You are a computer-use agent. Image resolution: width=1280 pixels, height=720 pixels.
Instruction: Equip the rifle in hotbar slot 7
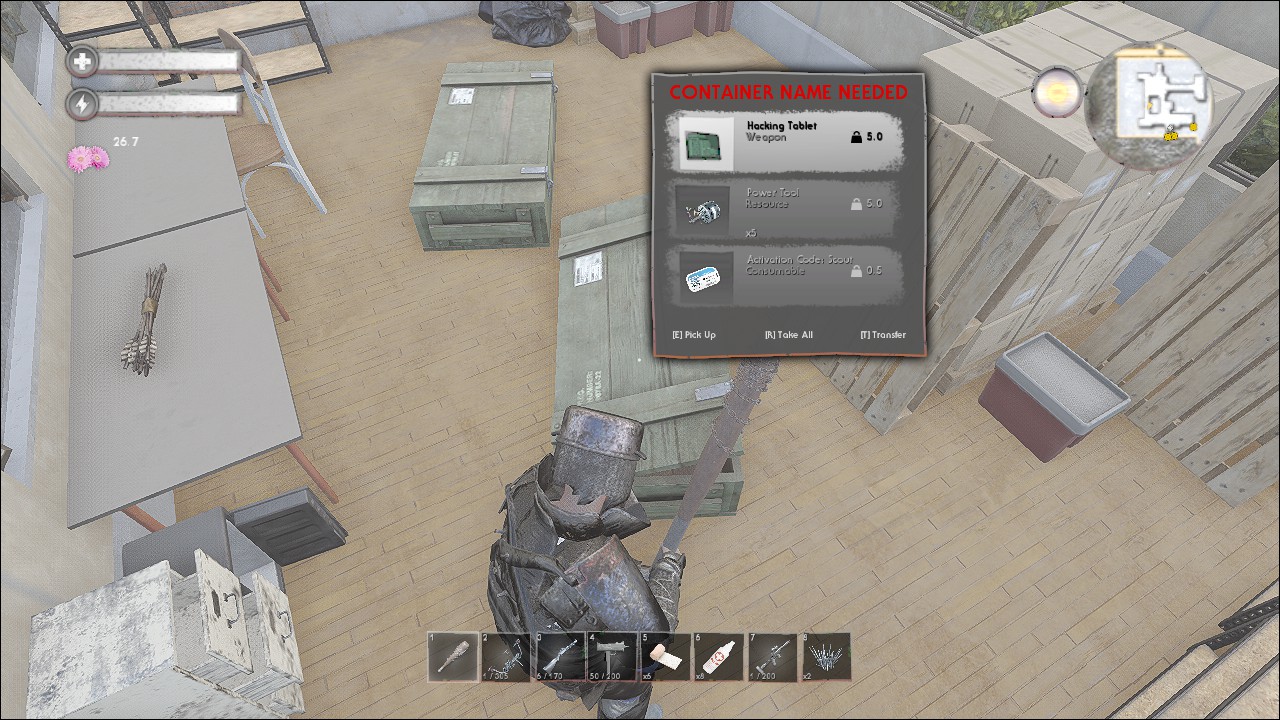click(772, 657)
